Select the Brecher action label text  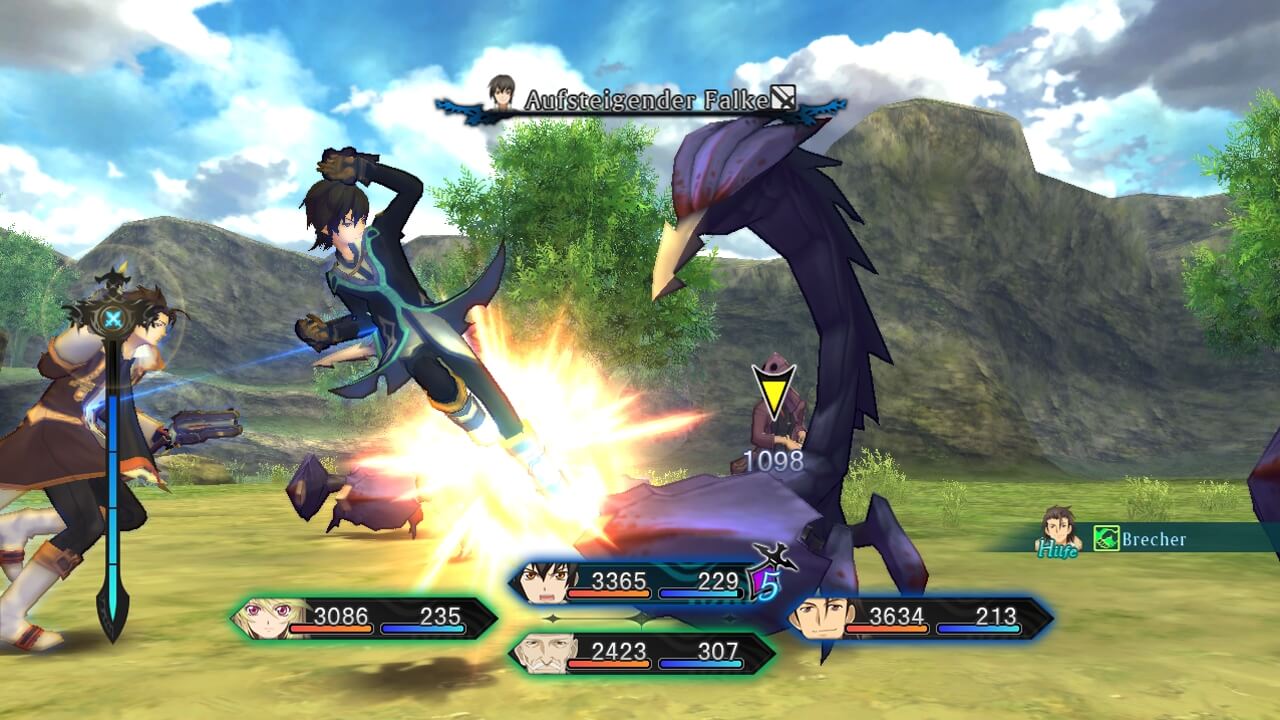pyautogui.click(x=1155, y=537)
